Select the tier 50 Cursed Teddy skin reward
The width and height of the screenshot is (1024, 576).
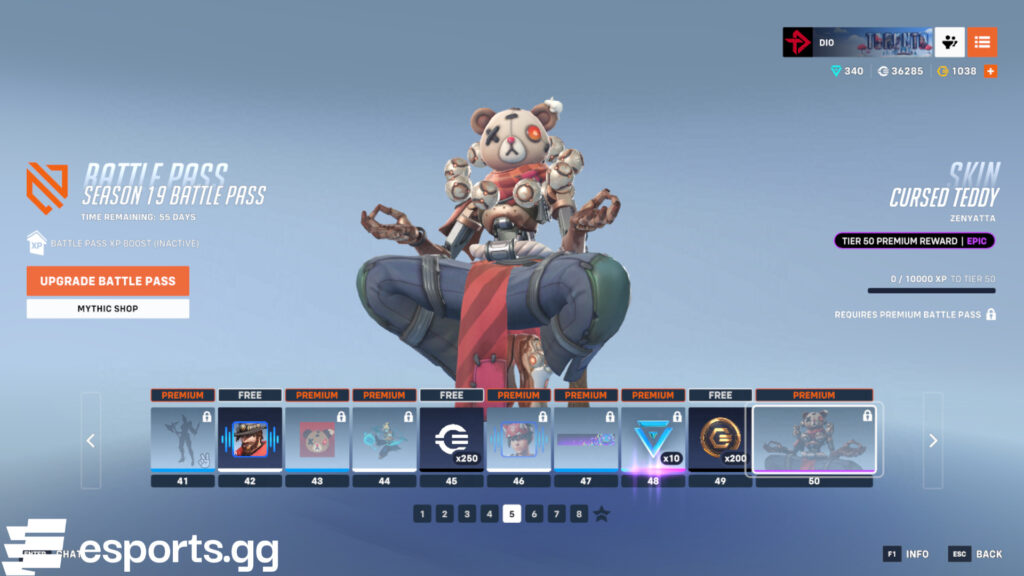click(814, 438)
